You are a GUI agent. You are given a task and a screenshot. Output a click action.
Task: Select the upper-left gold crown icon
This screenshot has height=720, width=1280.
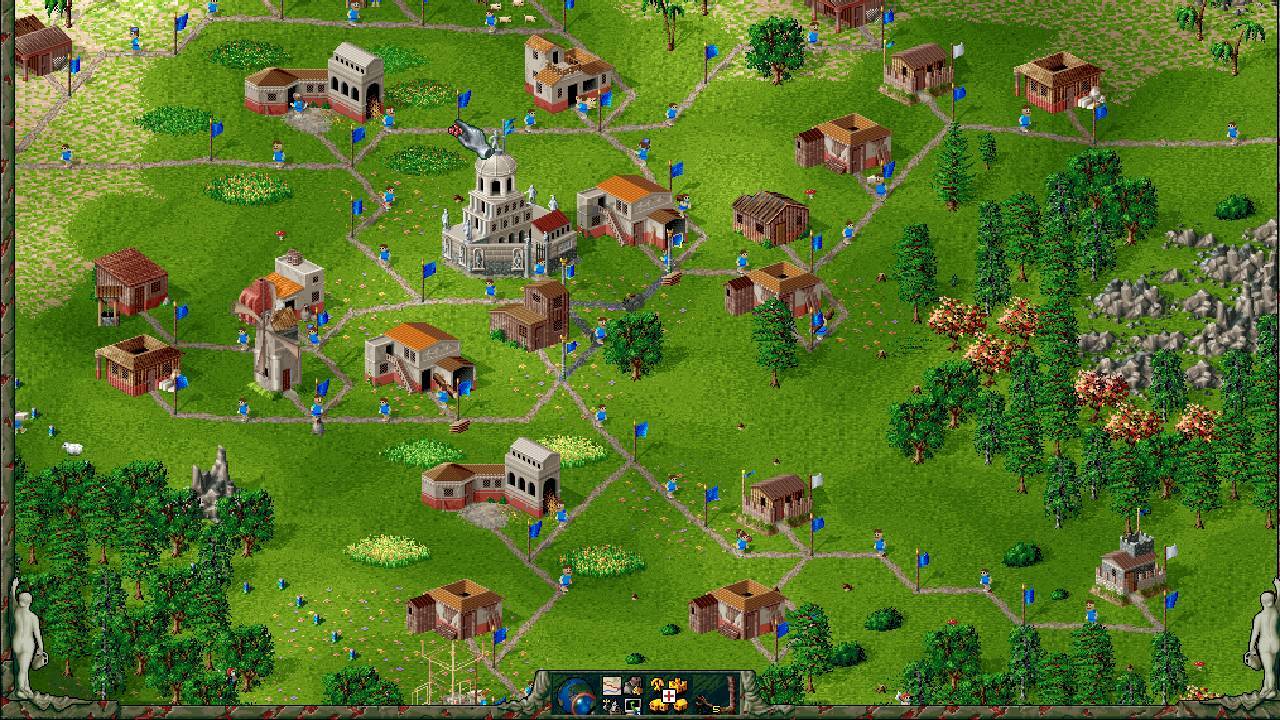point(658,683)
